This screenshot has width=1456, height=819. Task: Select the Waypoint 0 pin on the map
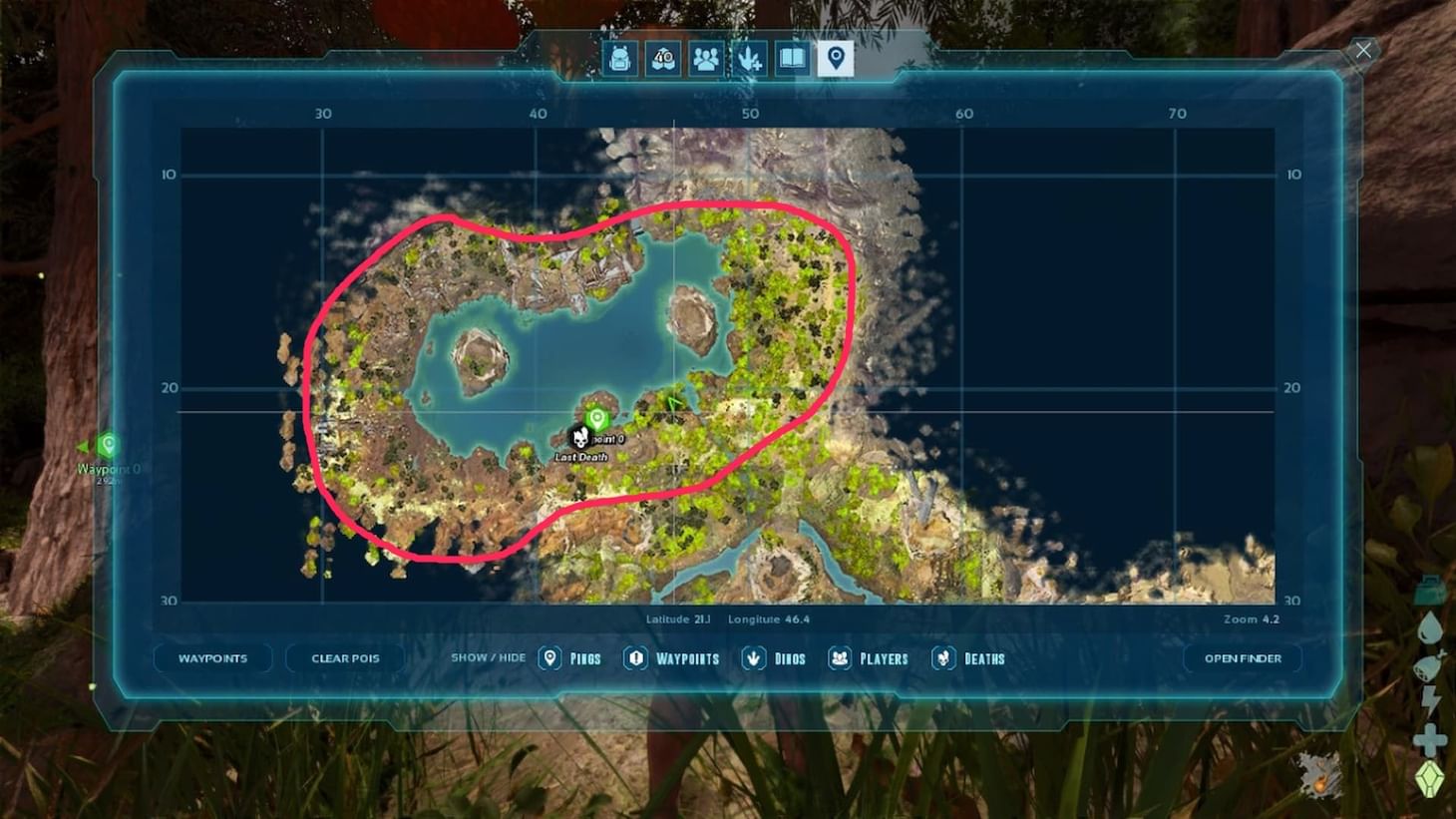tap(595, 420)
